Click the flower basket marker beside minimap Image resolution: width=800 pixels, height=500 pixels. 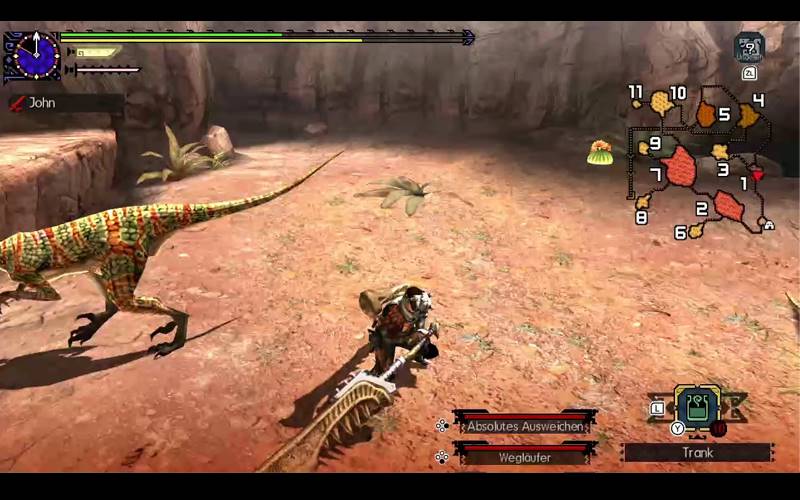click(x=600, y=152)
